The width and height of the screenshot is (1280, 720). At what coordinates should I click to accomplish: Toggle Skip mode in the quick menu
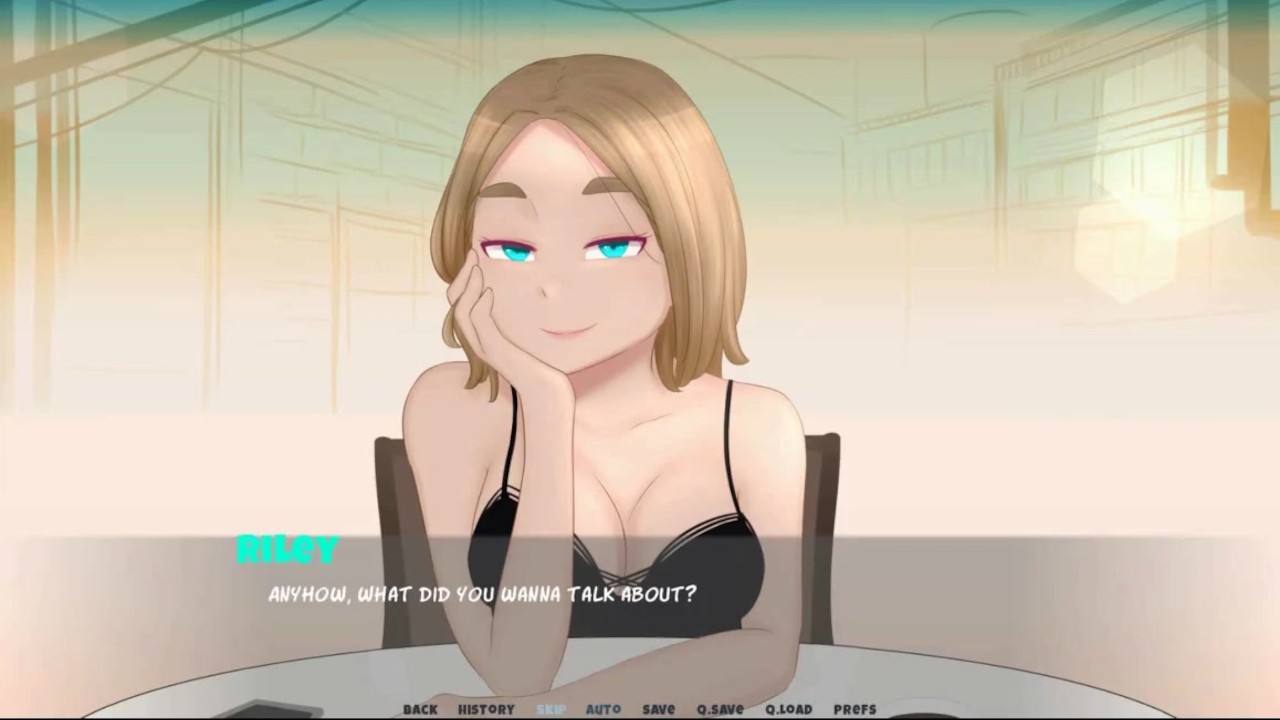tap(551, 709)
